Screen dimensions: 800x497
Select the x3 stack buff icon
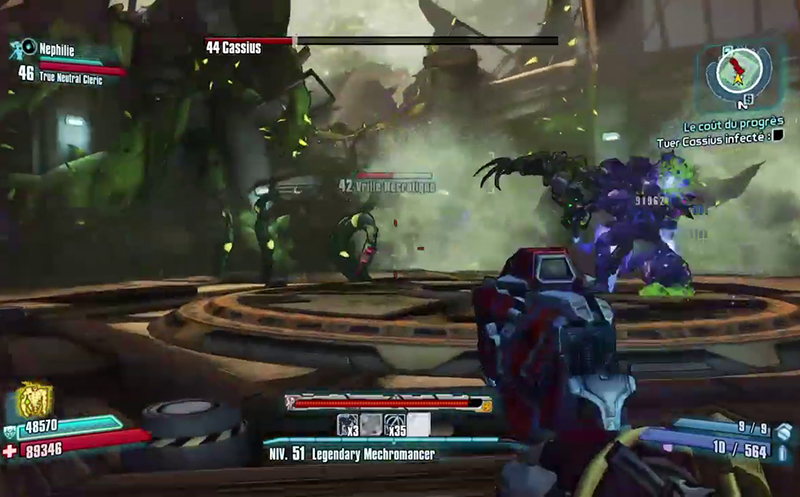click(x=348, y=424)
